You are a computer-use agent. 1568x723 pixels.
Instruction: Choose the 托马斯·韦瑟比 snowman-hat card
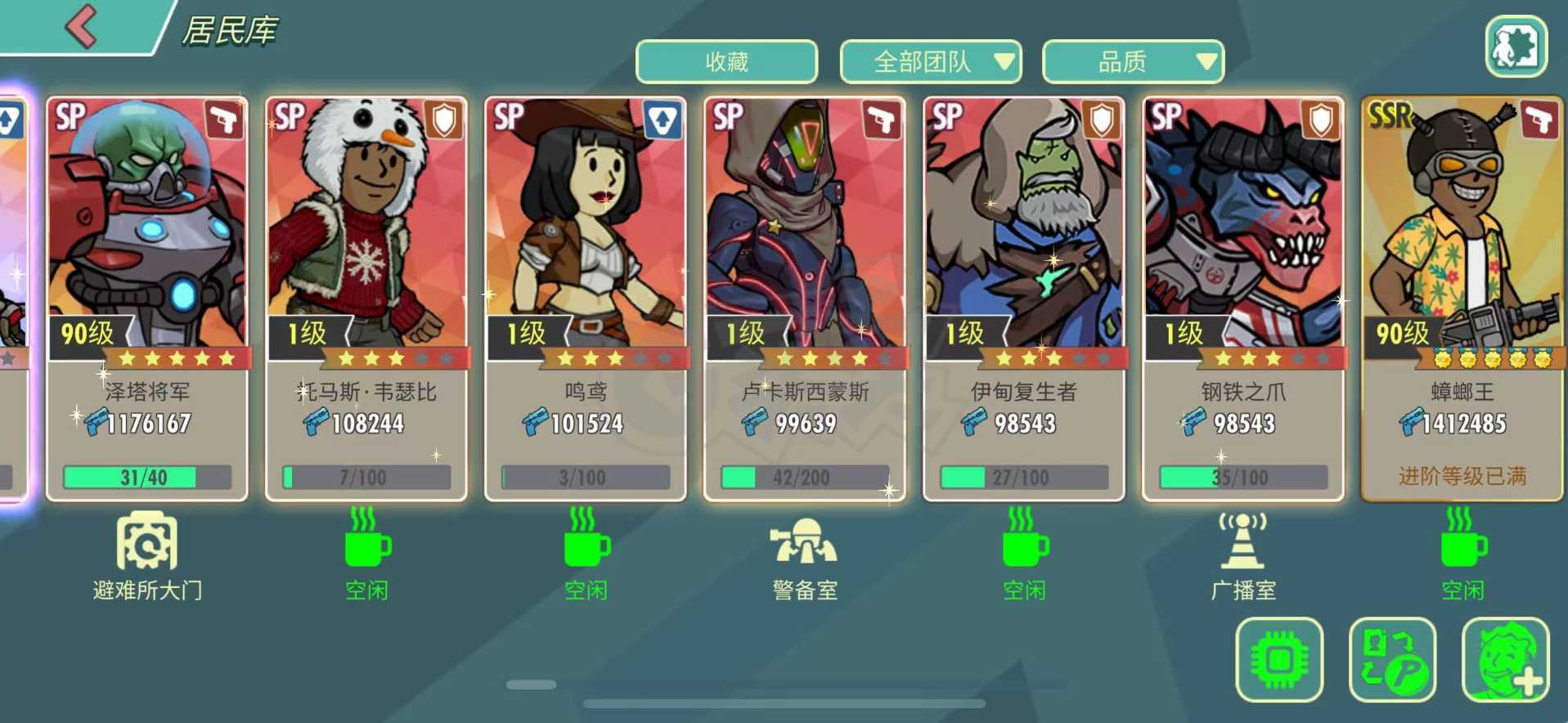(x=366, y=299)
